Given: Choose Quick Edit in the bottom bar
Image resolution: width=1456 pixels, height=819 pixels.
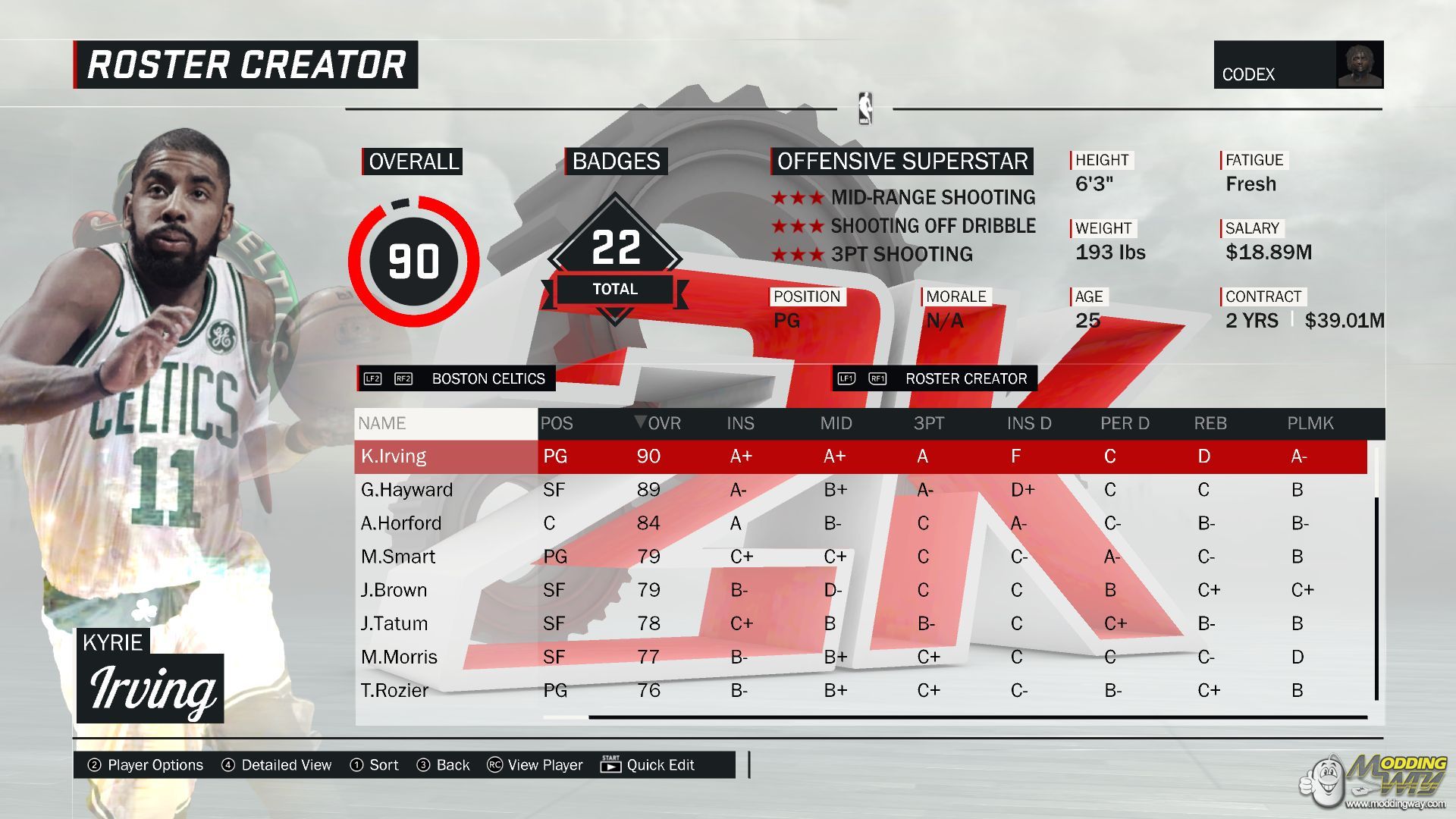Looking at the screenshot, I should [648, 765].
